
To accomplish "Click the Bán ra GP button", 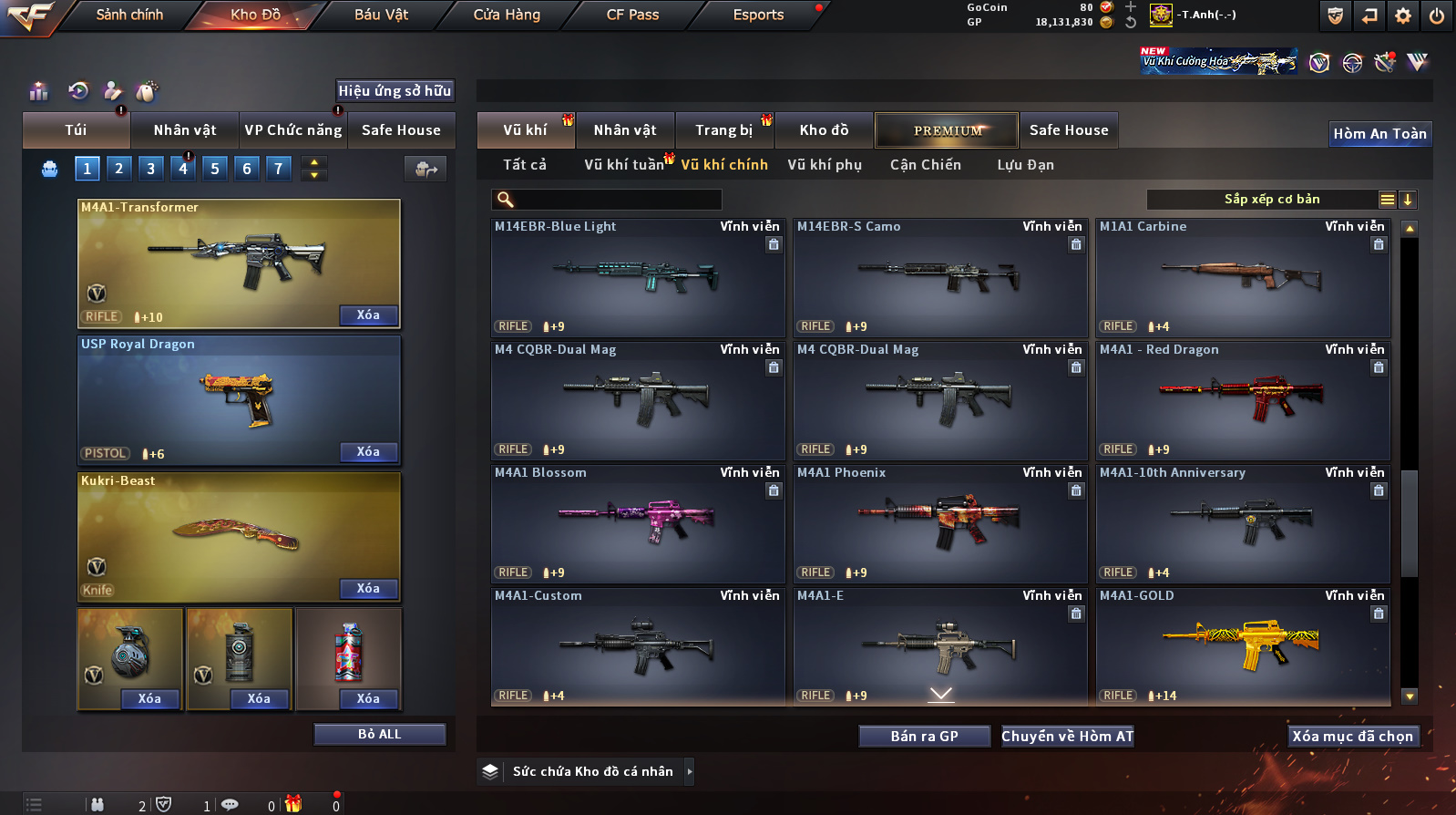I will pos(924,737).
